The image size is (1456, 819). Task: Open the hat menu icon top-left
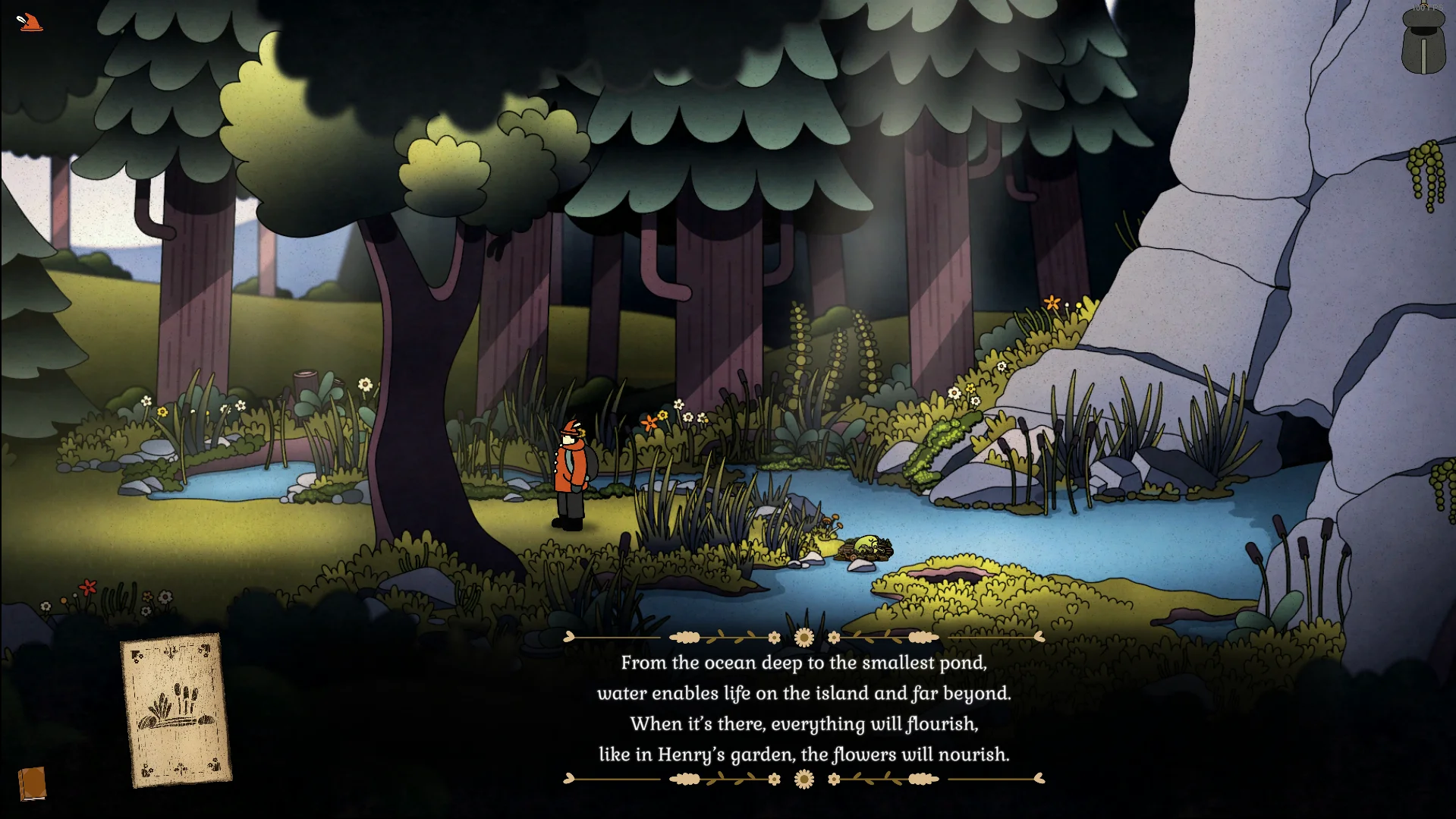[x=30, y=23]
